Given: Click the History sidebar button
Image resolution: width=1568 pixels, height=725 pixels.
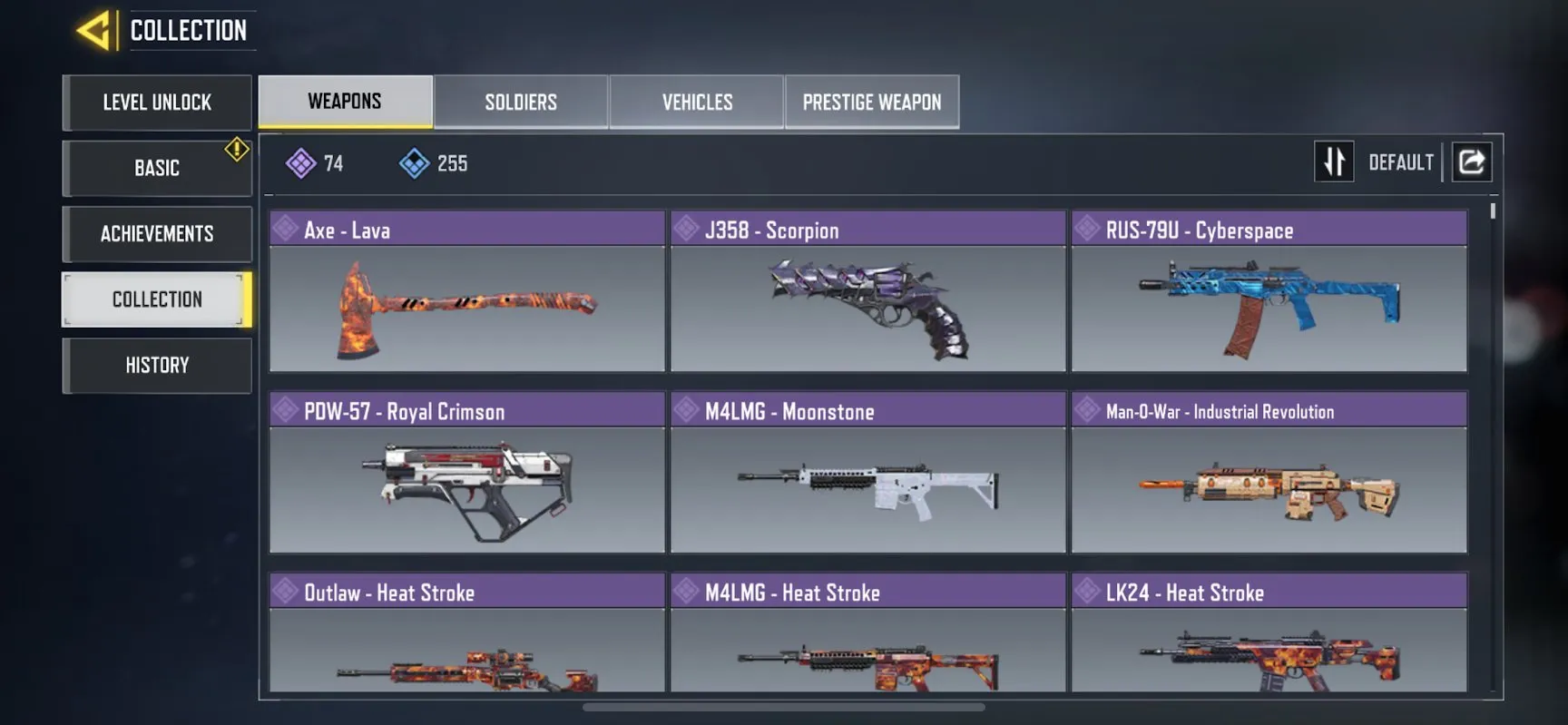Looking at the screenshot, I should [156, 365].
